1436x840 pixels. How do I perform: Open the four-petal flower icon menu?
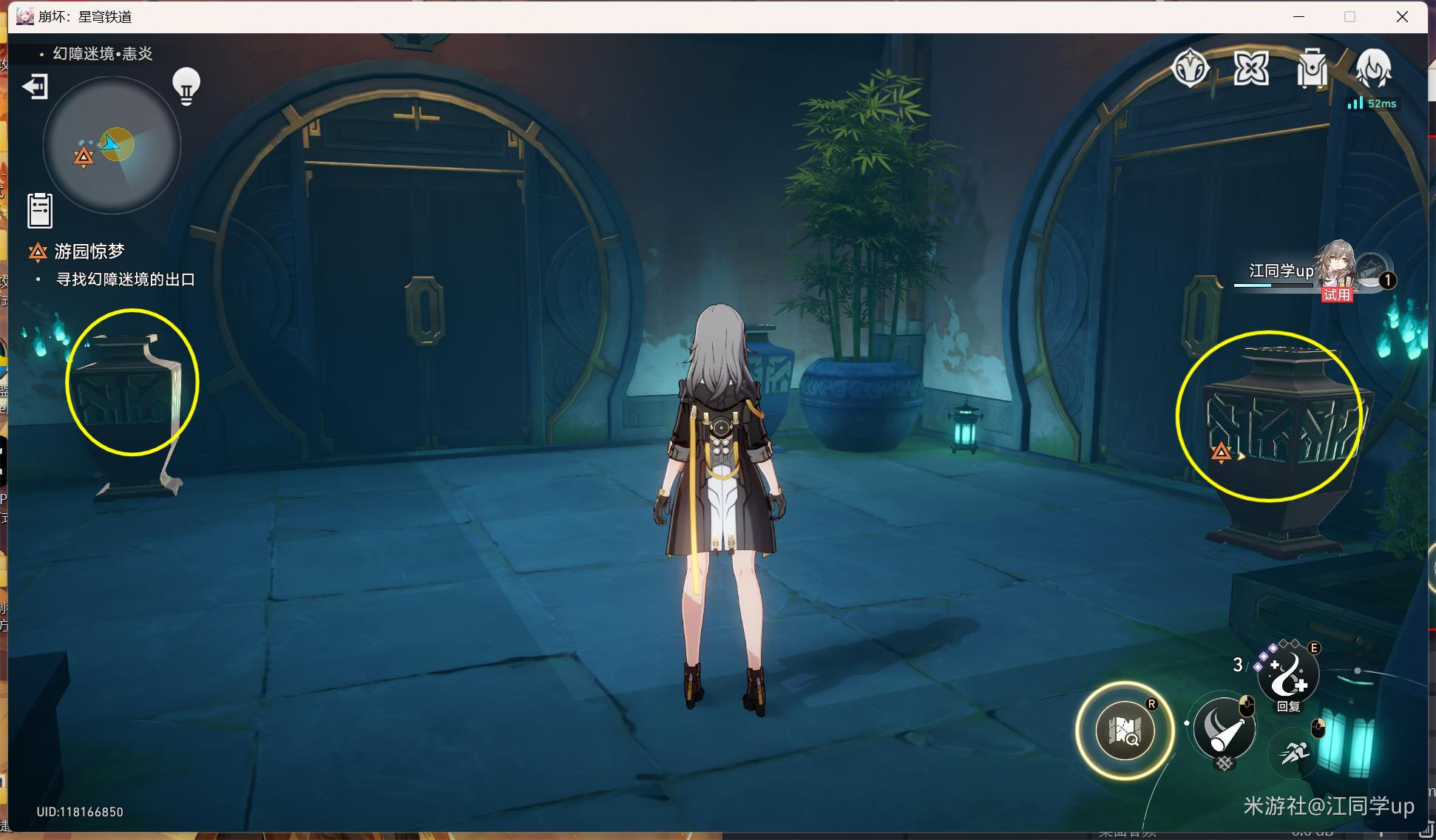[x=1251, y=69]
